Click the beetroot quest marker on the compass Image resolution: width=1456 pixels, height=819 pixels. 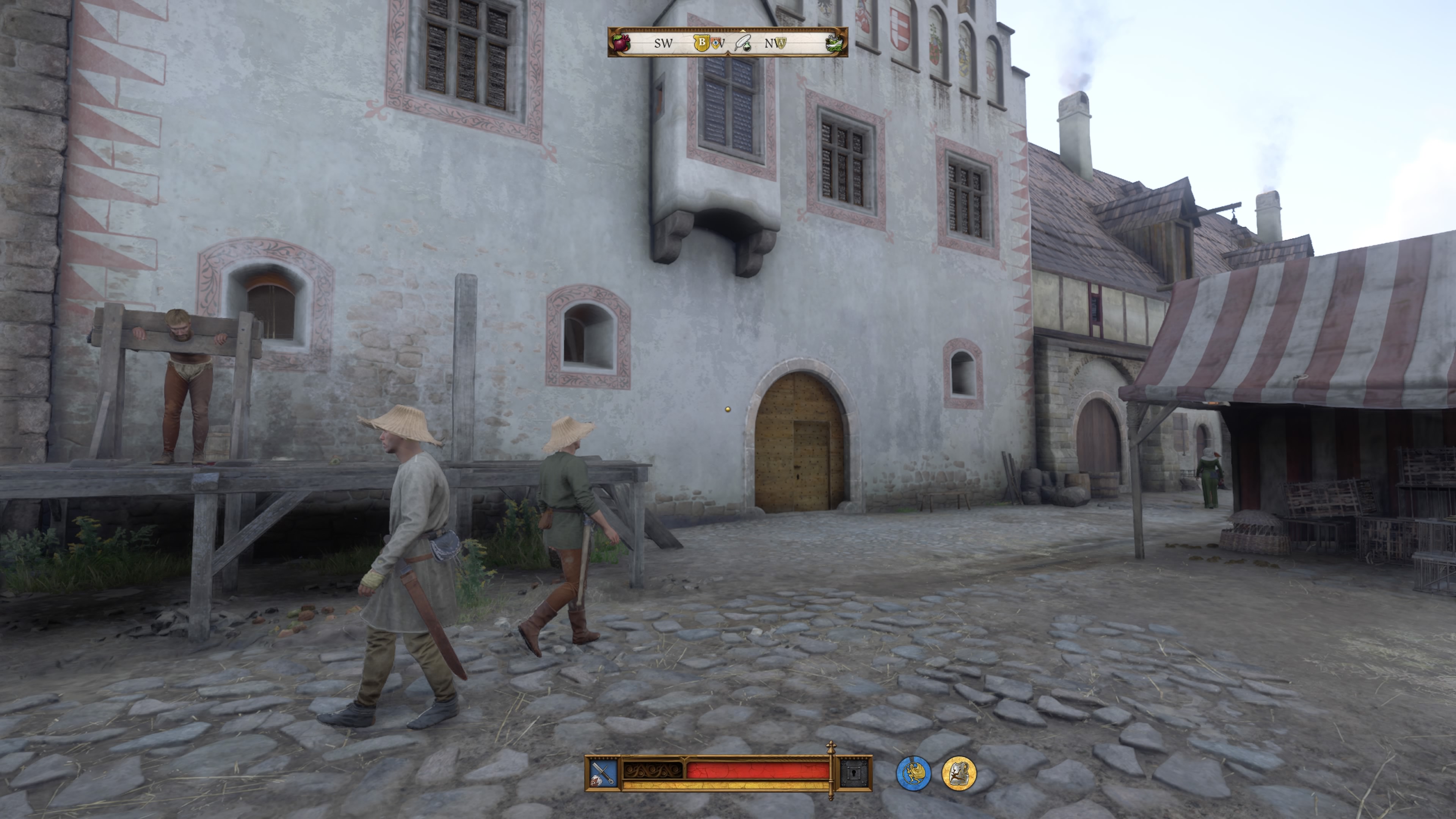pos(621,43)
